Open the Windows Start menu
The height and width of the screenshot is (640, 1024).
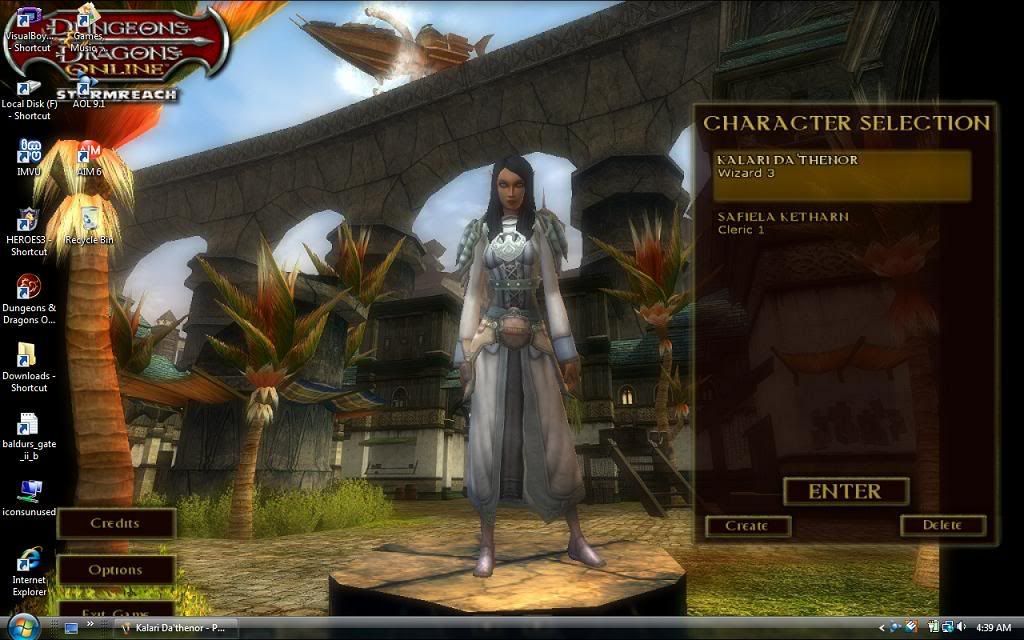24,627
